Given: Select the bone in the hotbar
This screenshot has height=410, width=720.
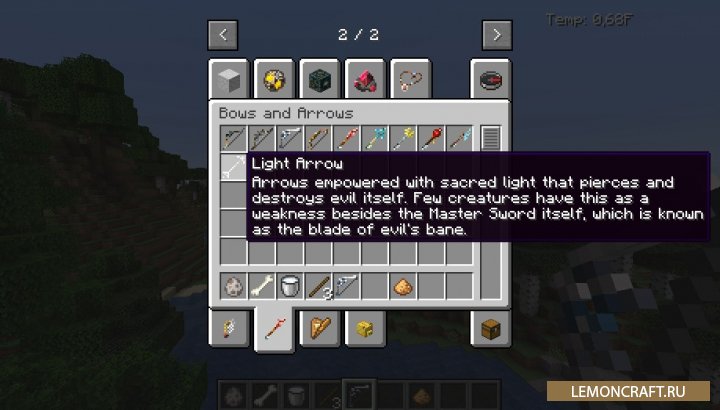Looking at the screenshot, I should tap(261, 286).
